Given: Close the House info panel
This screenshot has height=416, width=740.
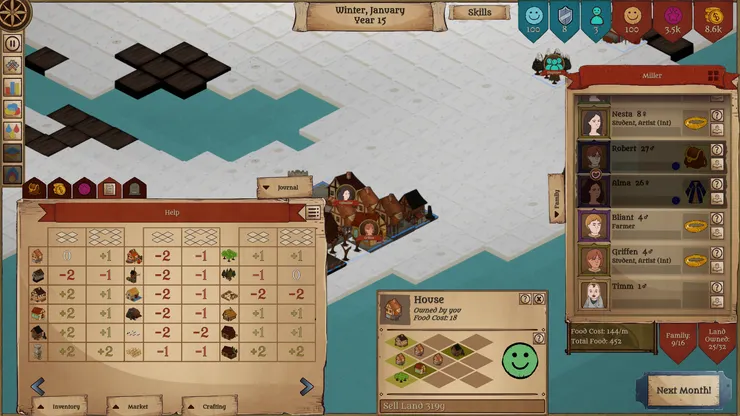Looking at the screenshot, I should click(539, 299).
